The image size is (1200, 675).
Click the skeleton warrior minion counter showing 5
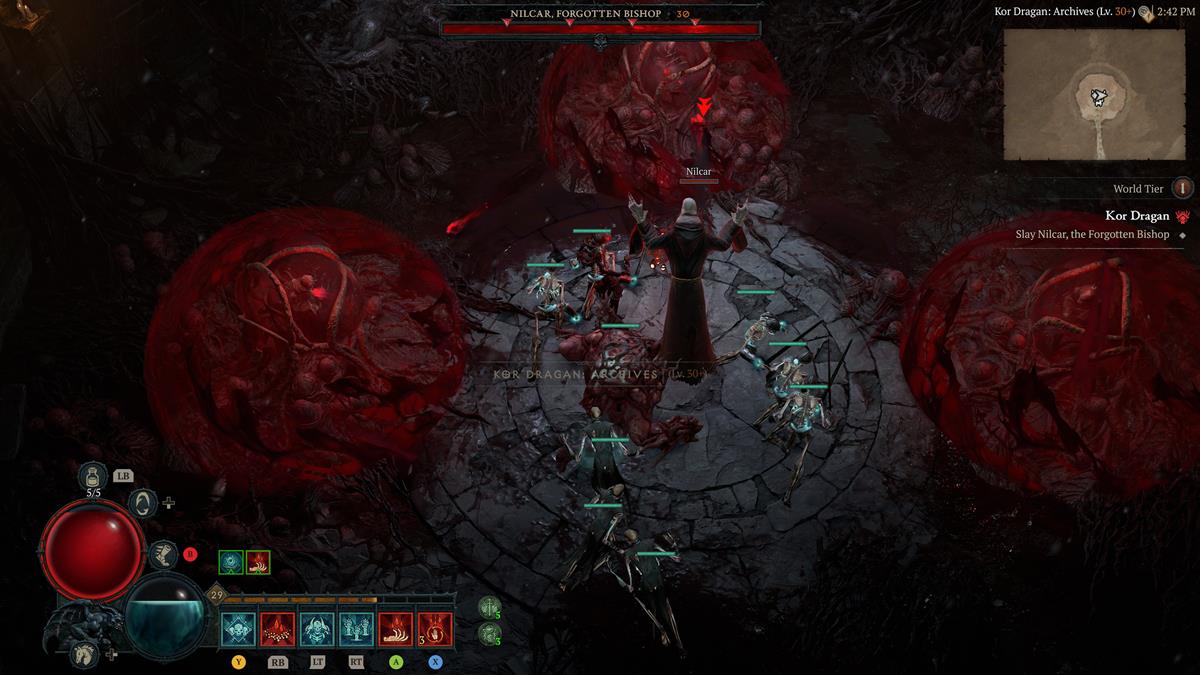pyautogui.click(x=489, y=607)
